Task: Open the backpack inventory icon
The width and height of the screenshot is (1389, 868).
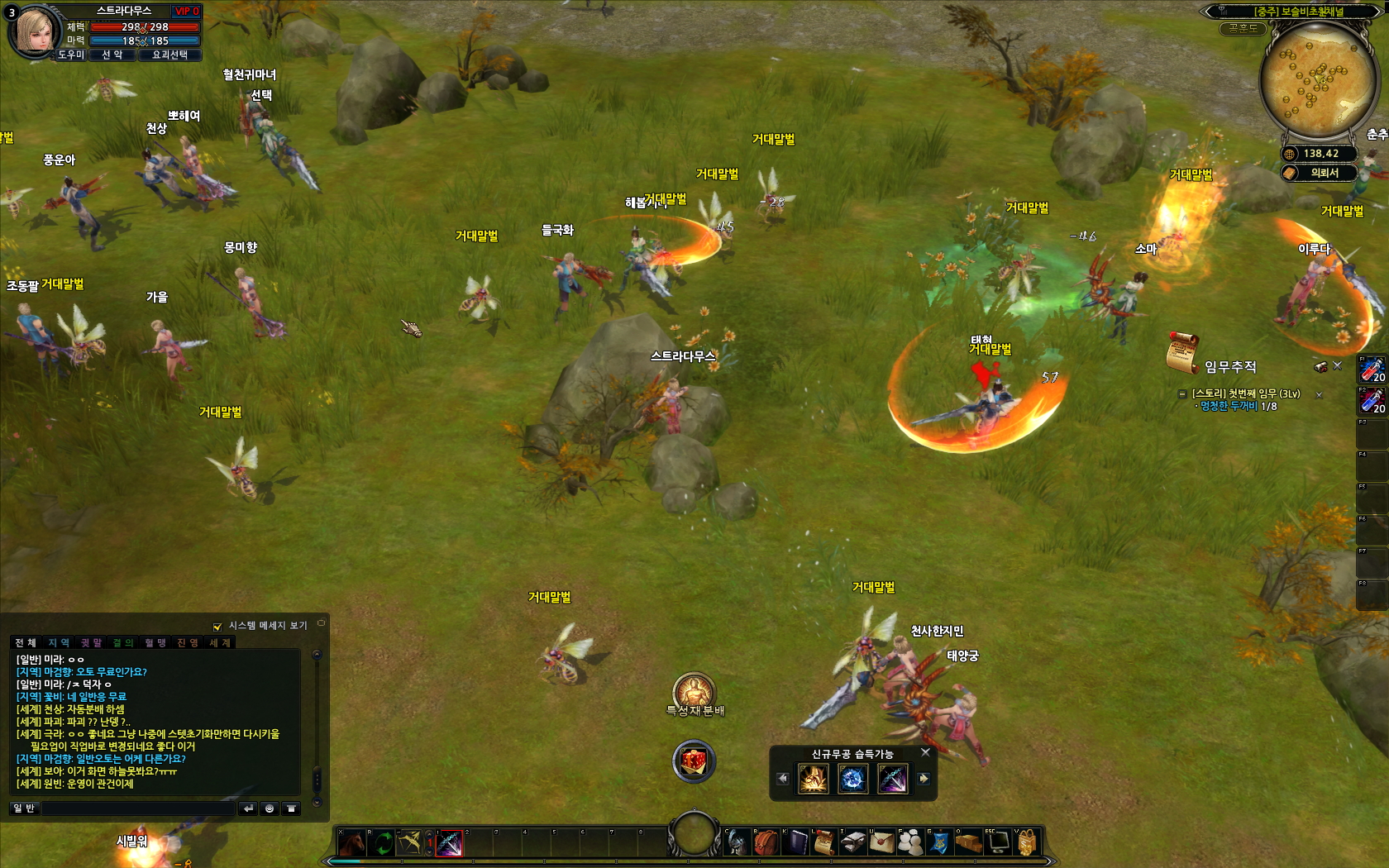Action: click(x=766, y=842)
